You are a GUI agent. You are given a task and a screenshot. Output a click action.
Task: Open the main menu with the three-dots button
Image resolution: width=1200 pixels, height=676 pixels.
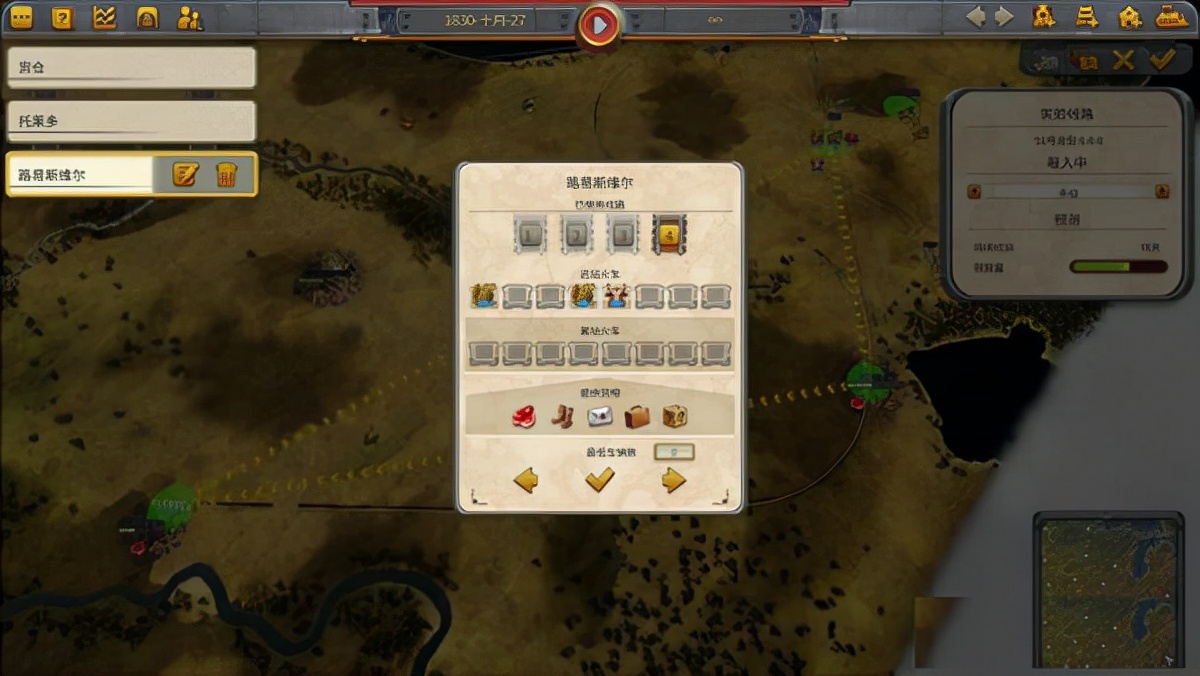20,17
